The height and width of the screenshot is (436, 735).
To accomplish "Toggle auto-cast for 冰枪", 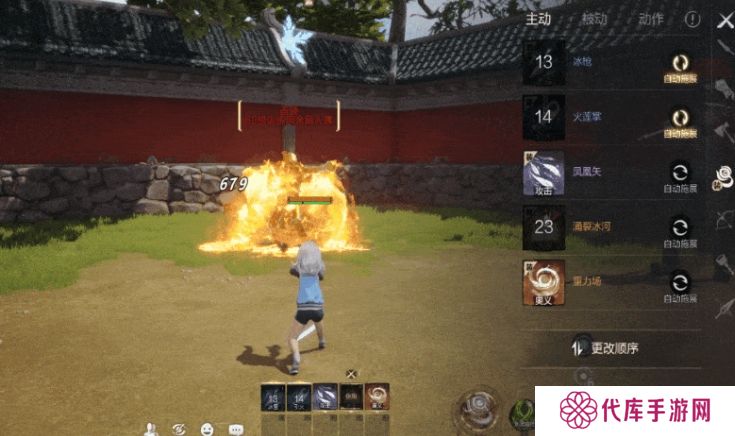I will click(x=680, y=63).
